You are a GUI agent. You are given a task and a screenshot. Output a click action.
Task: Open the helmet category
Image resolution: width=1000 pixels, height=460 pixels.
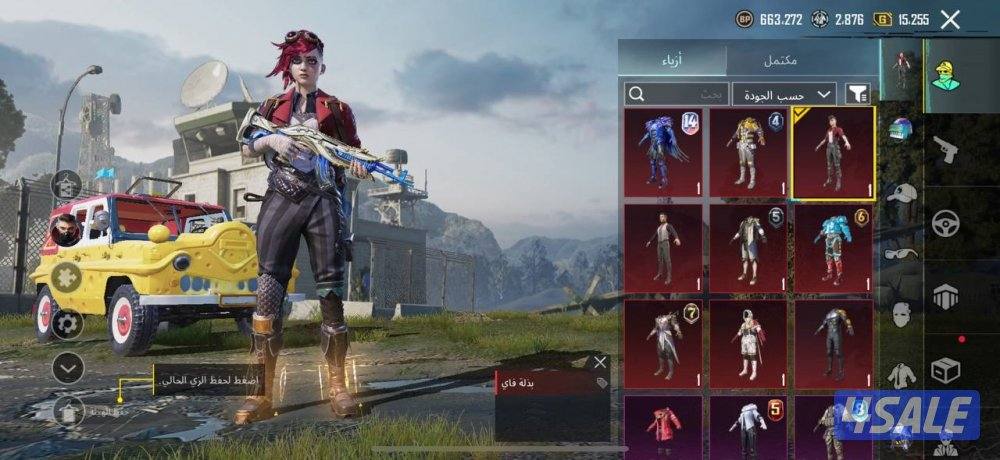click(902, 130)
